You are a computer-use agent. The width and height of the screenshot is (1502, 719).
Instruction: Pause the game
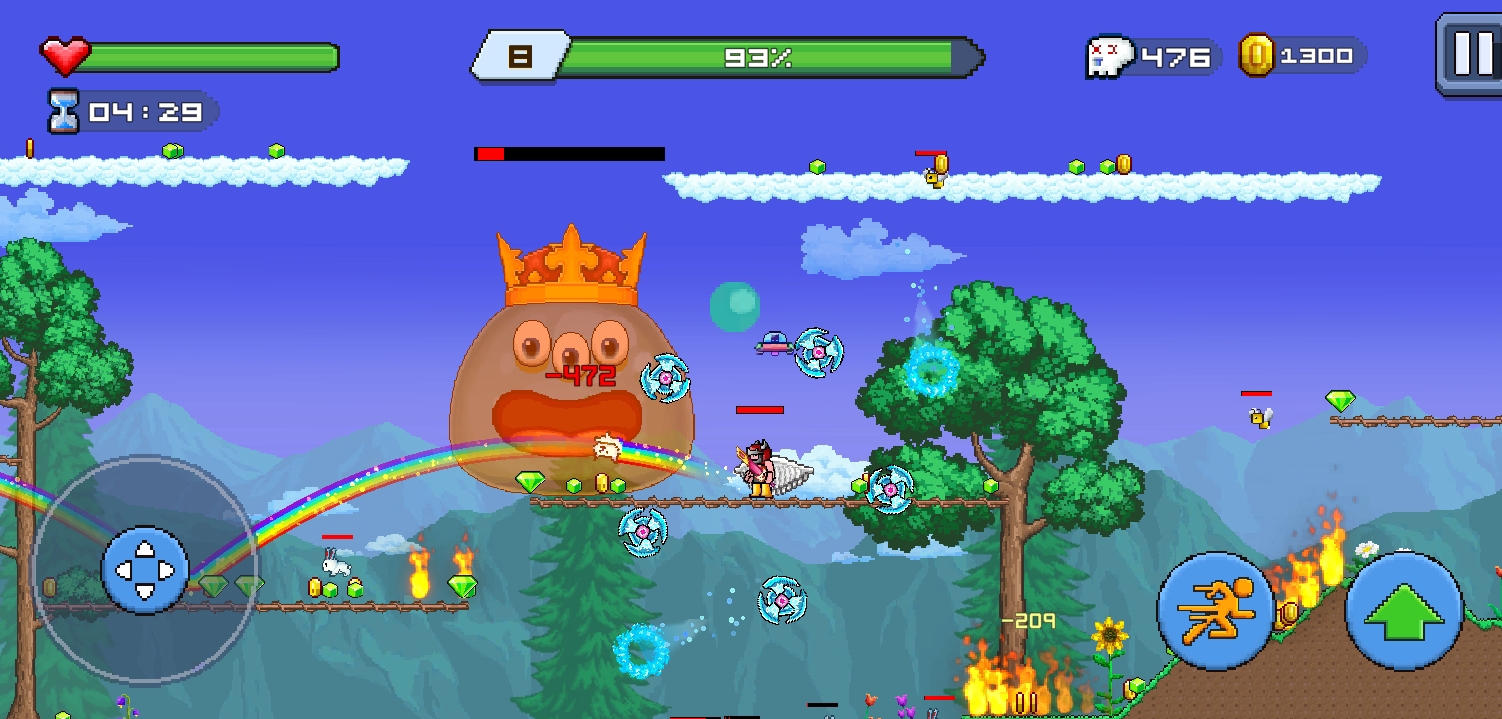click(x=1470, y=54)
